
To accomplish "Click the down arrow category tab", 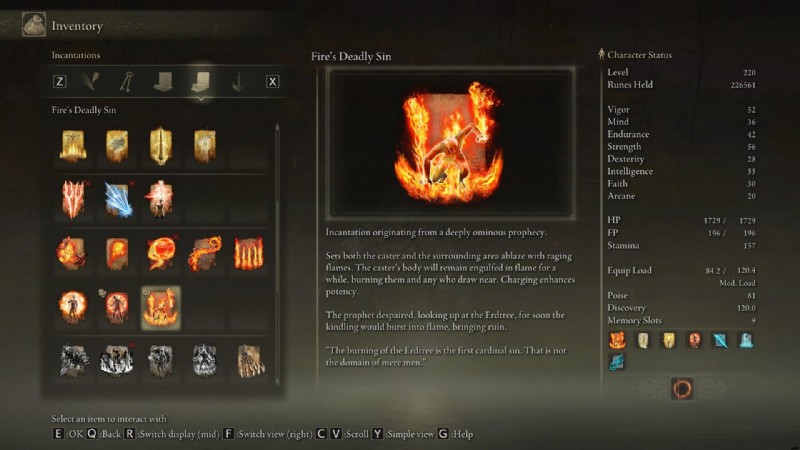I will coord(237,82).
